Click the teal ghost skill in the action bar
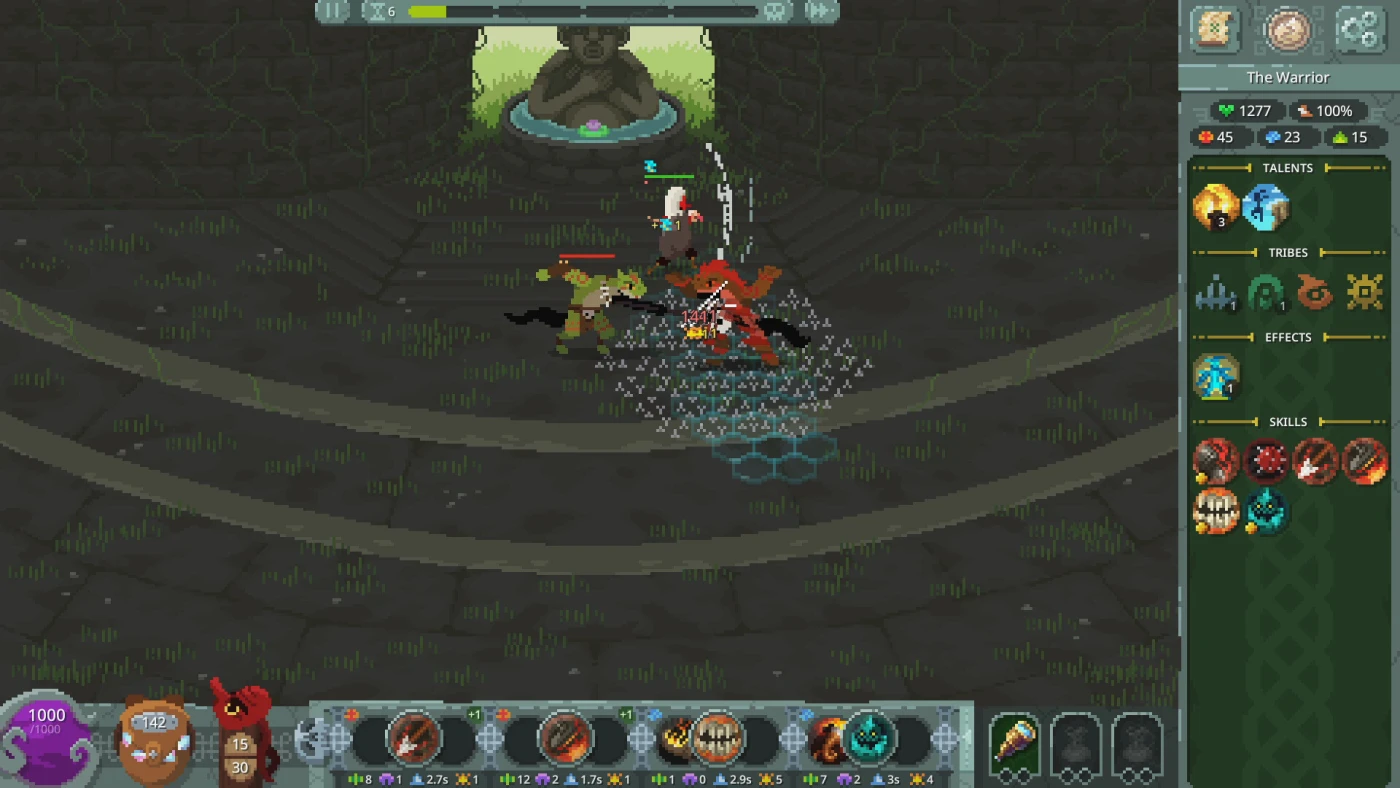 868,740
